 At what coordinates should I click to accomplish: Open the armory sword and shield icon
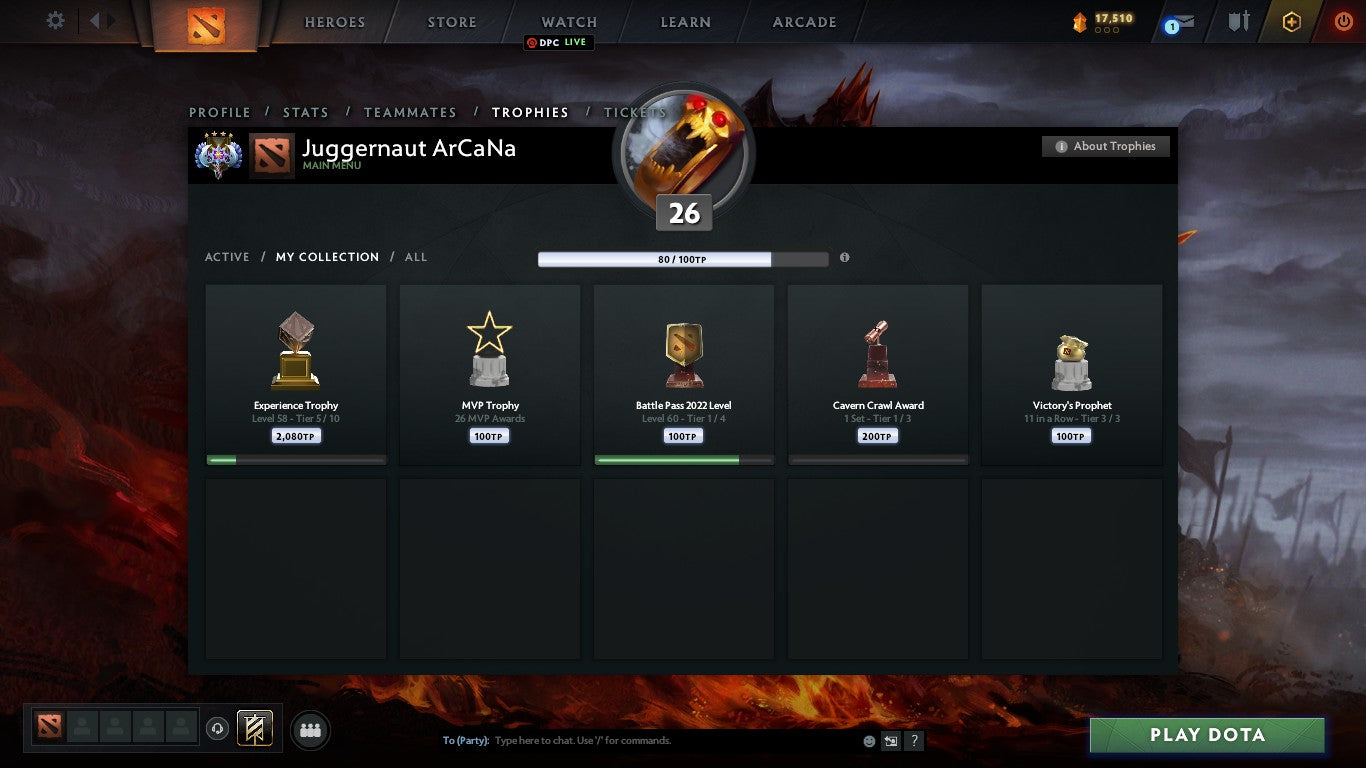coord(1238,20)
